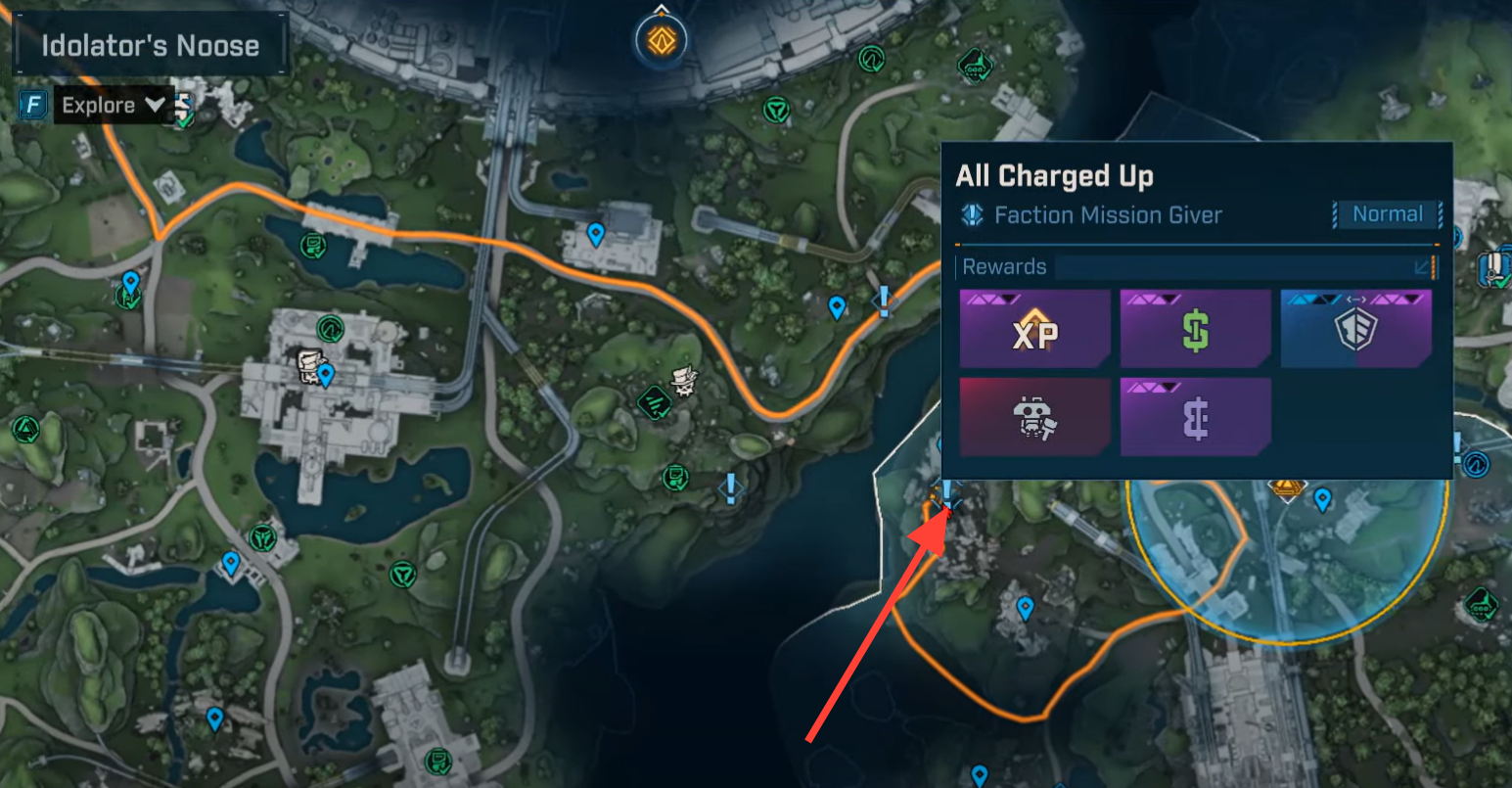The width and height of the screenshot is (1512, 788).
Task: Select the faction shield reputation reward tile
Action: [1355, 329]
